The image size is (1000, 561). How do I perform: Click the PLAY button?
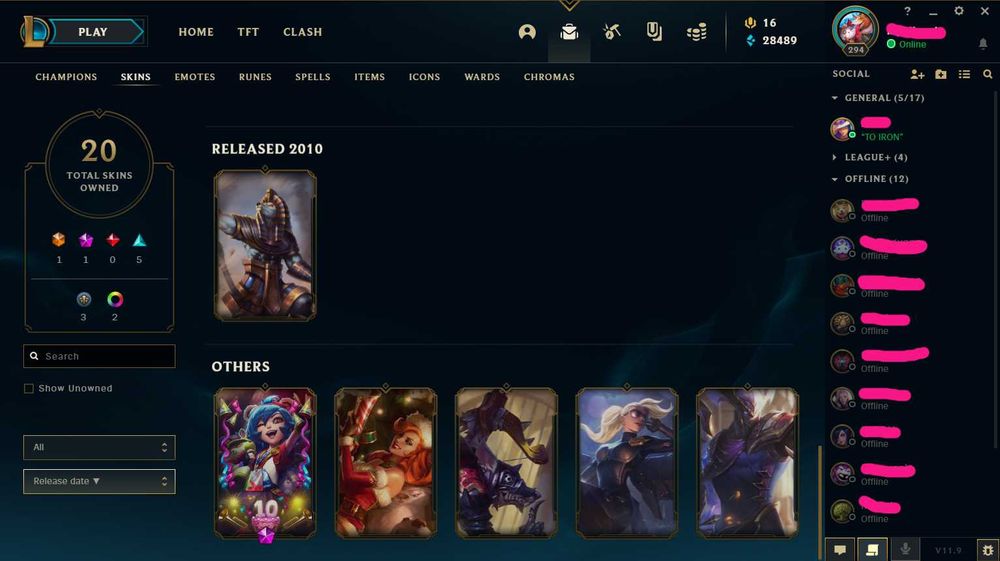click(93, 32)
